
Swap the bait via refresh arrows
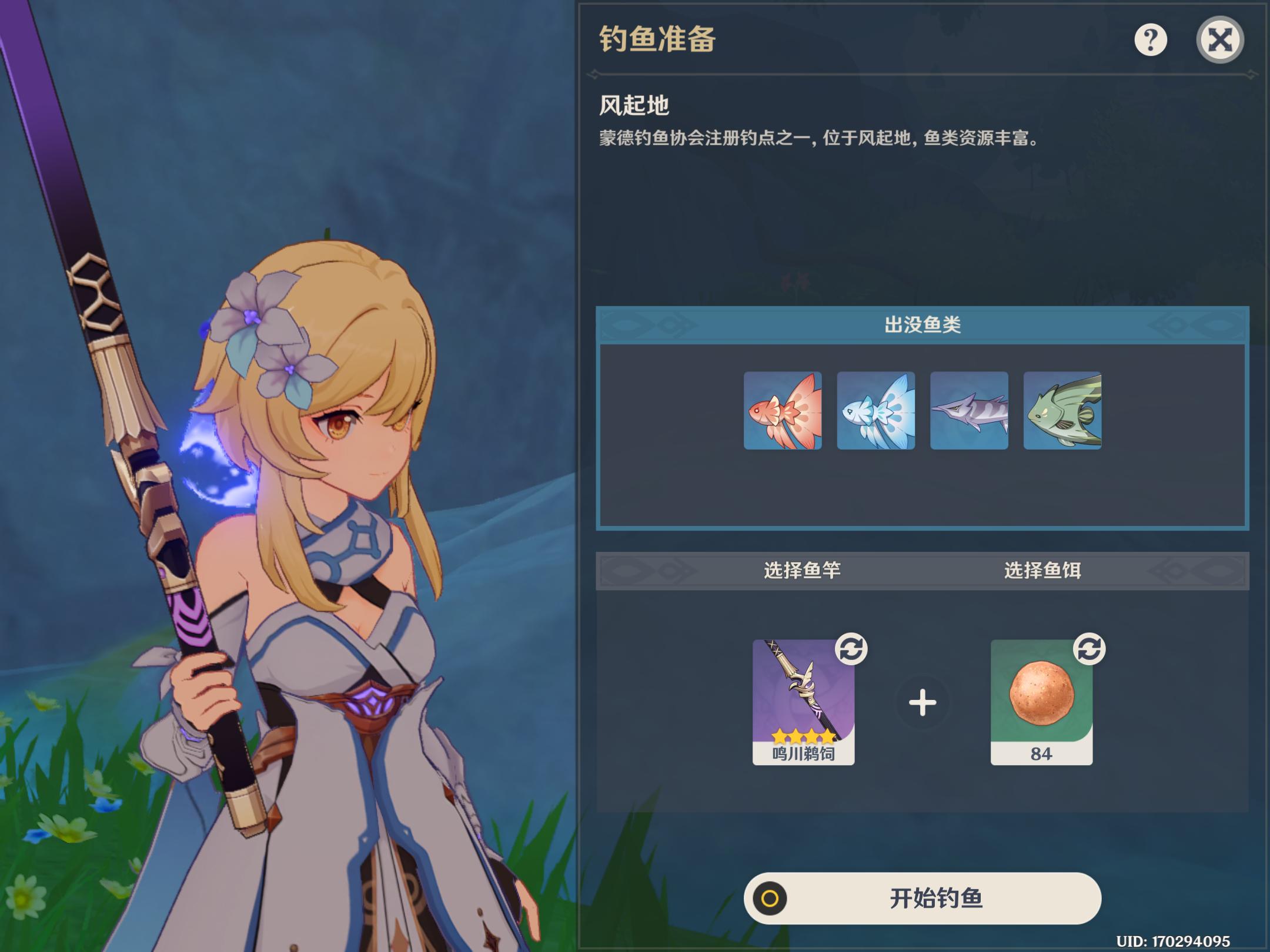pos(1089,649)
